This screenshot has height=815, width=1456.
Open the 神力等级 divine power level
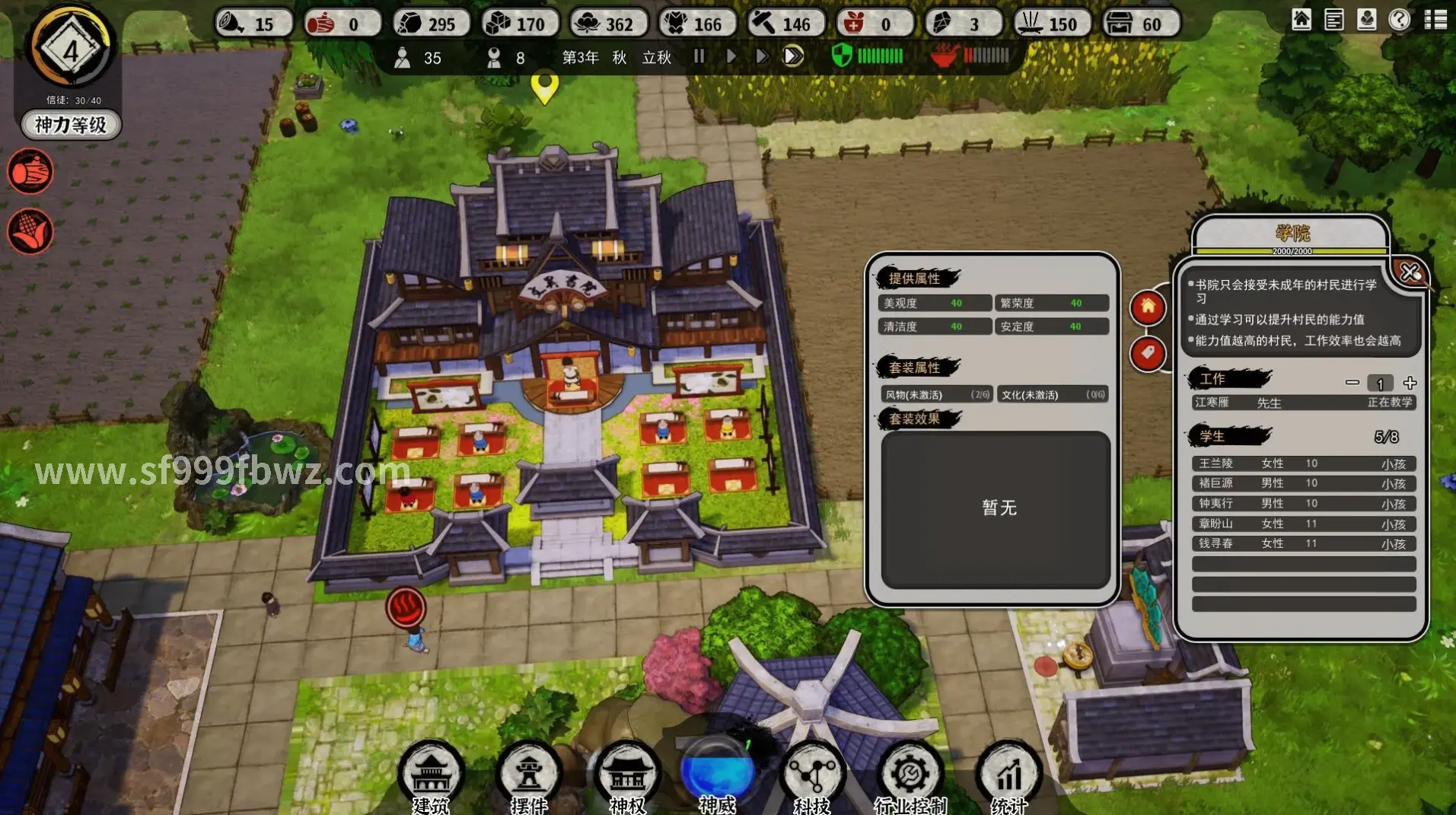click(71, 125)
